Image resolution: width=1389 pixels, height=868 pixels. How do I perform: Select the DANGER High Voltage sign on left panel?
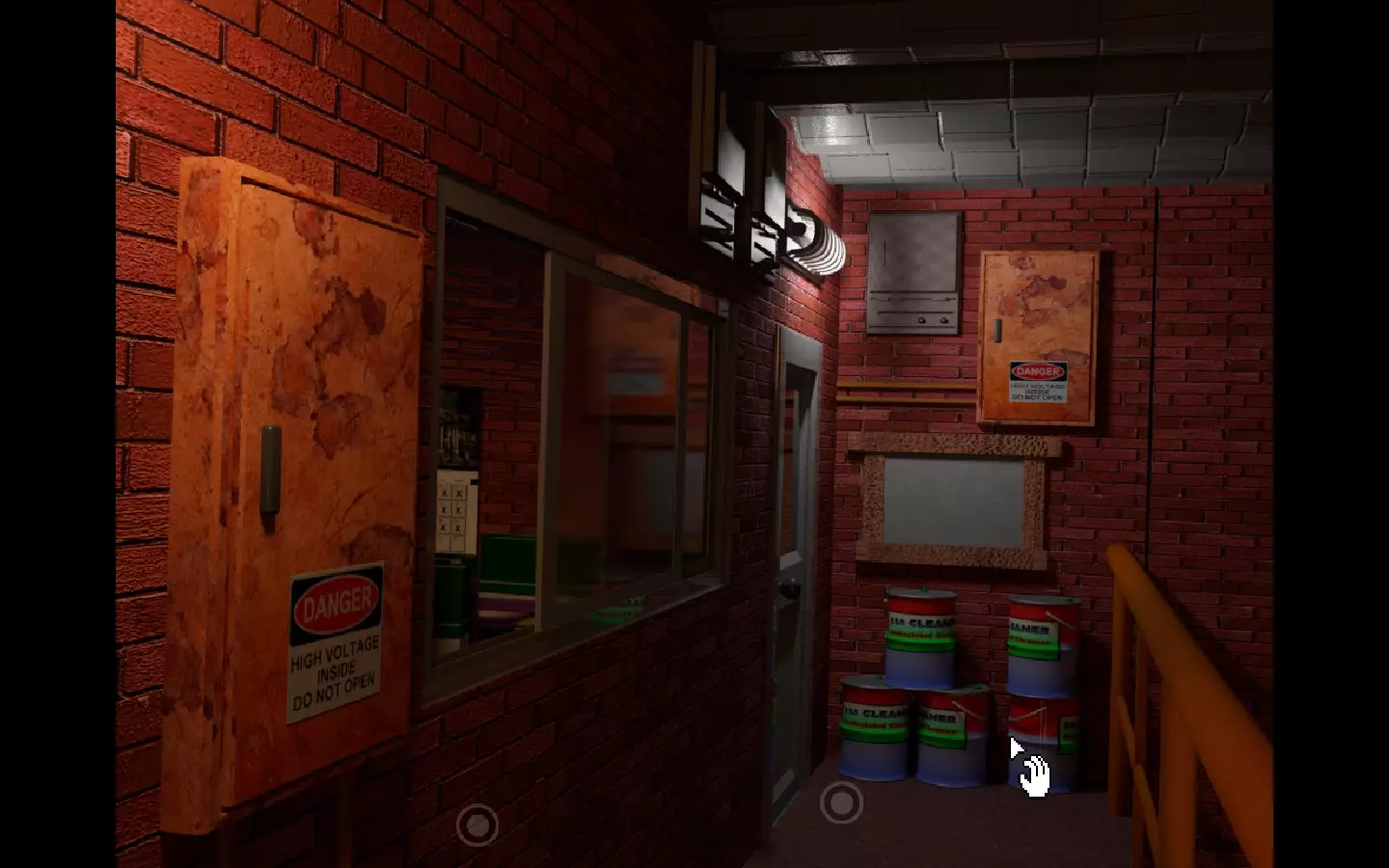[336, 637]
